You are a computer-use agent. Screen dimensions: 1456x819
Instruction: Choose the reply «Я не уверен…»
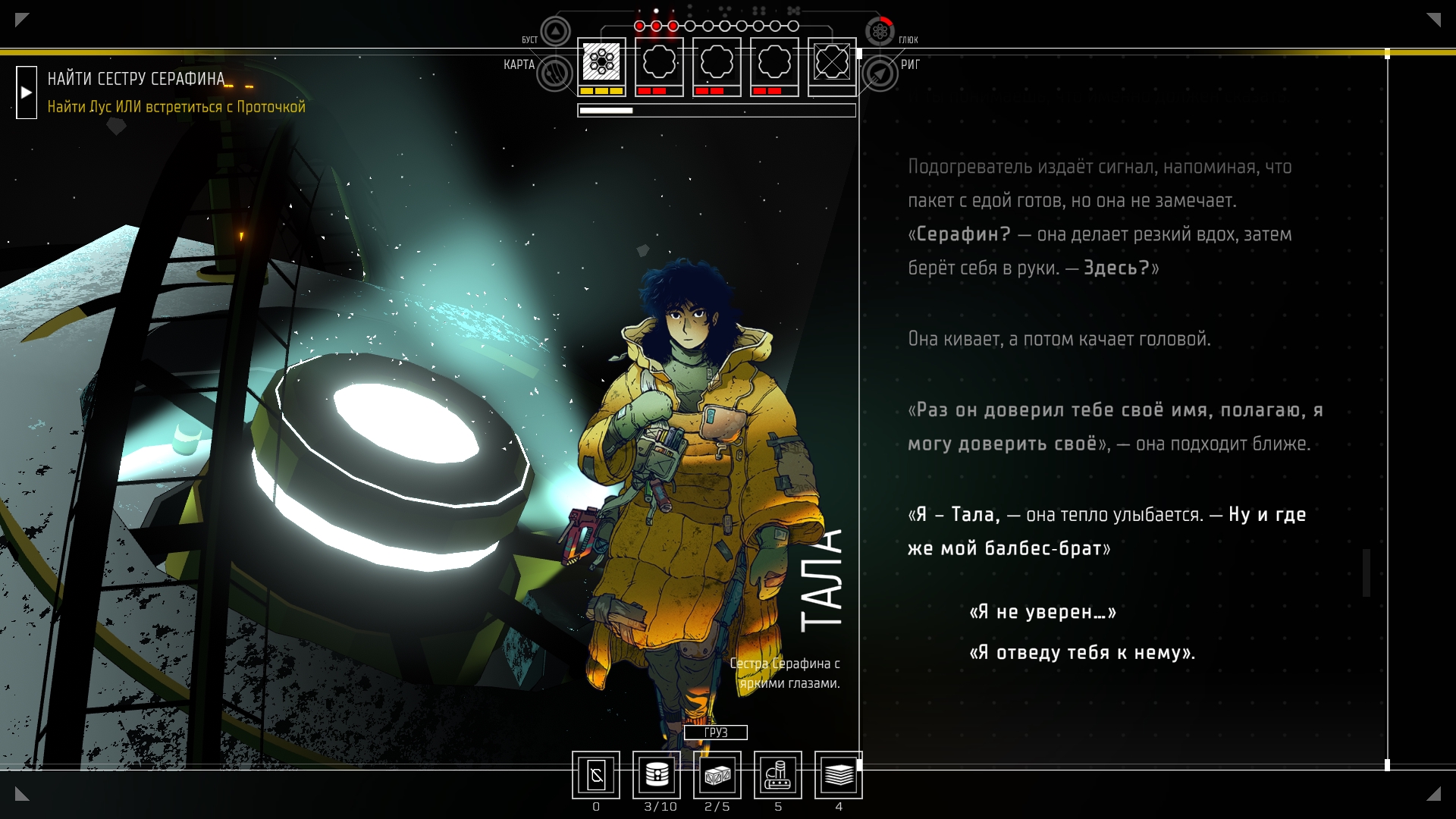coord(1043,612)
